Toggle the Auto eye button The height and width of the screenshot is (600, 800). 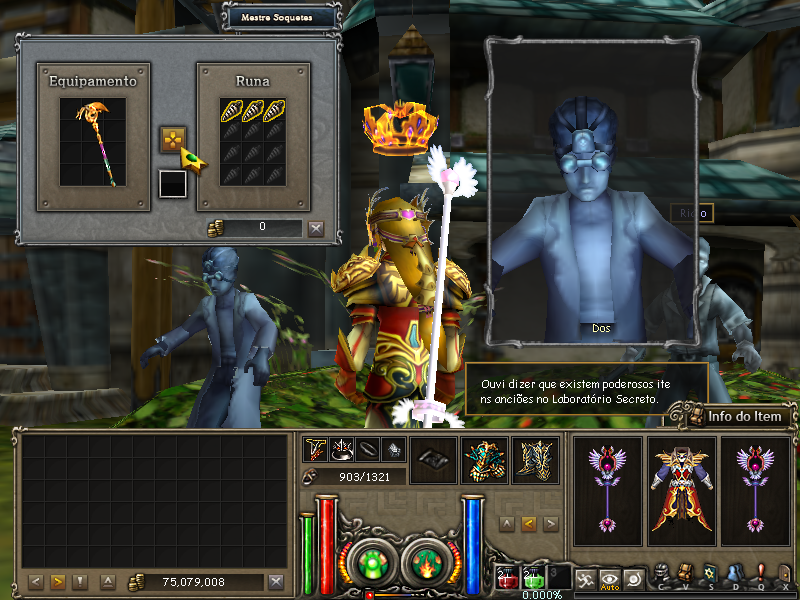pos(610,578)
